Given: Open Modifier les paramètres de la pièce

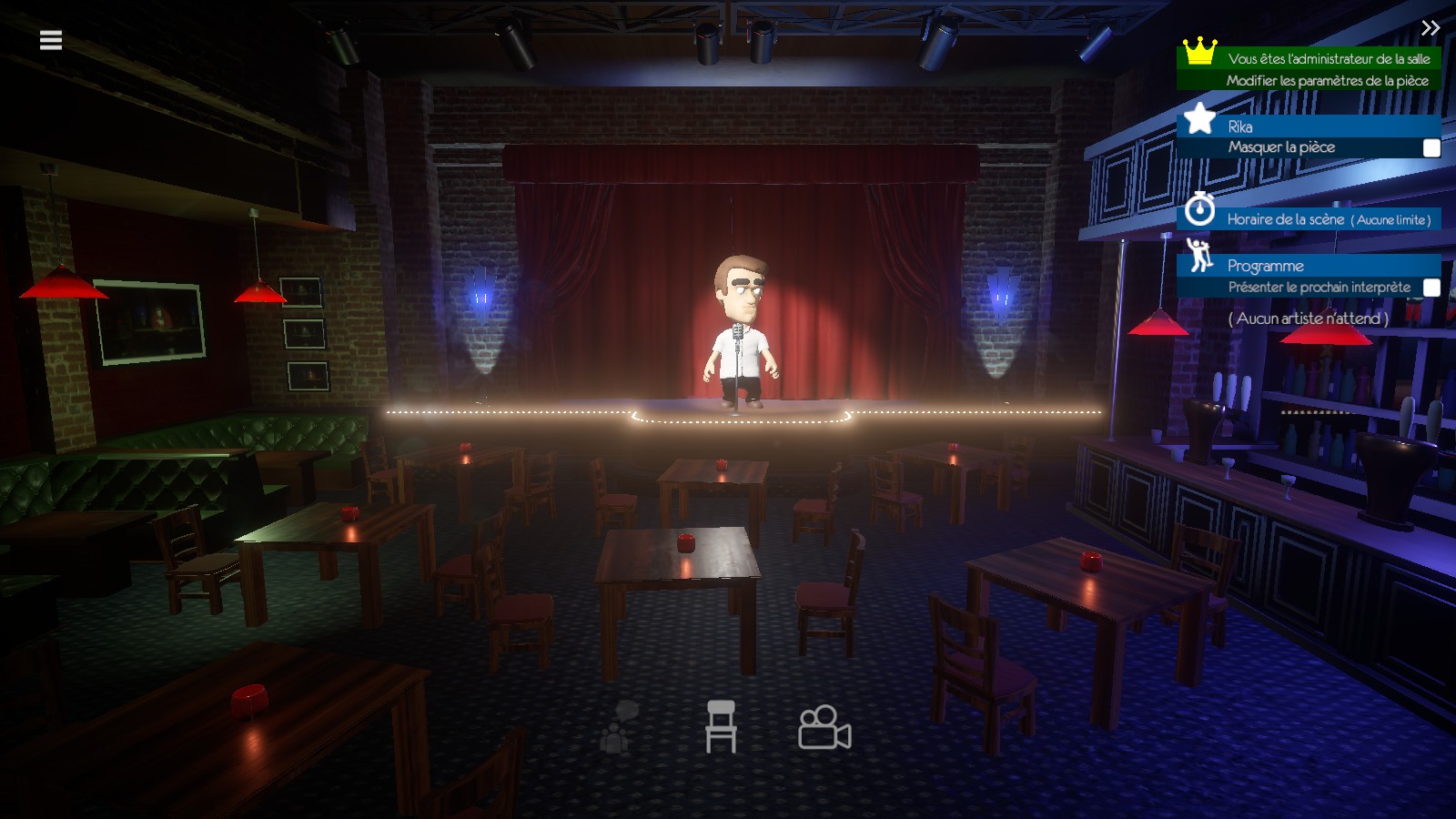Looking at the screenshot, I should point(1329,80).
